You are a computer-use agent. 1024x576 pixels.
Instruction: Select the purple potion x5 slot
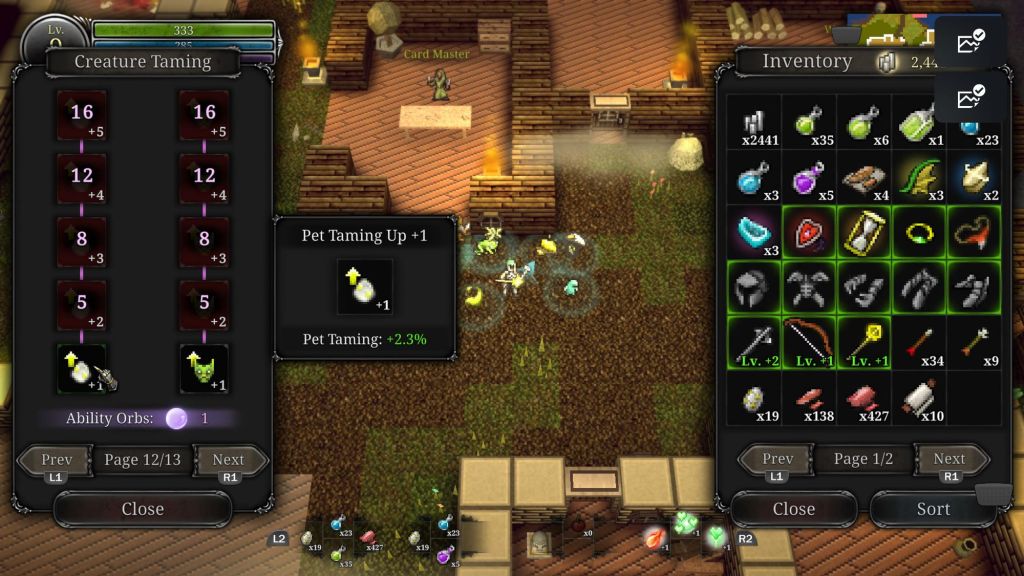click(x=809, y=178)
